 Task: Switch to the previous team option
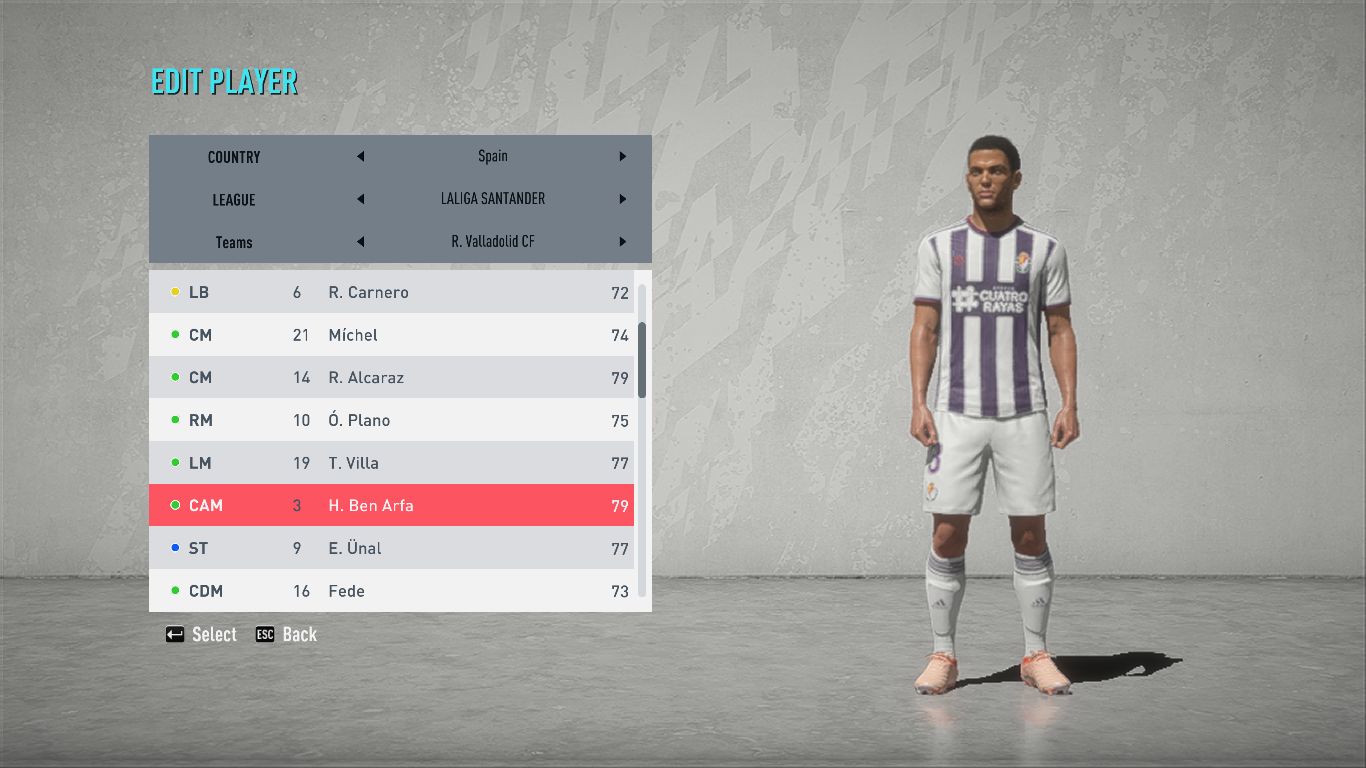pos(360,242)
